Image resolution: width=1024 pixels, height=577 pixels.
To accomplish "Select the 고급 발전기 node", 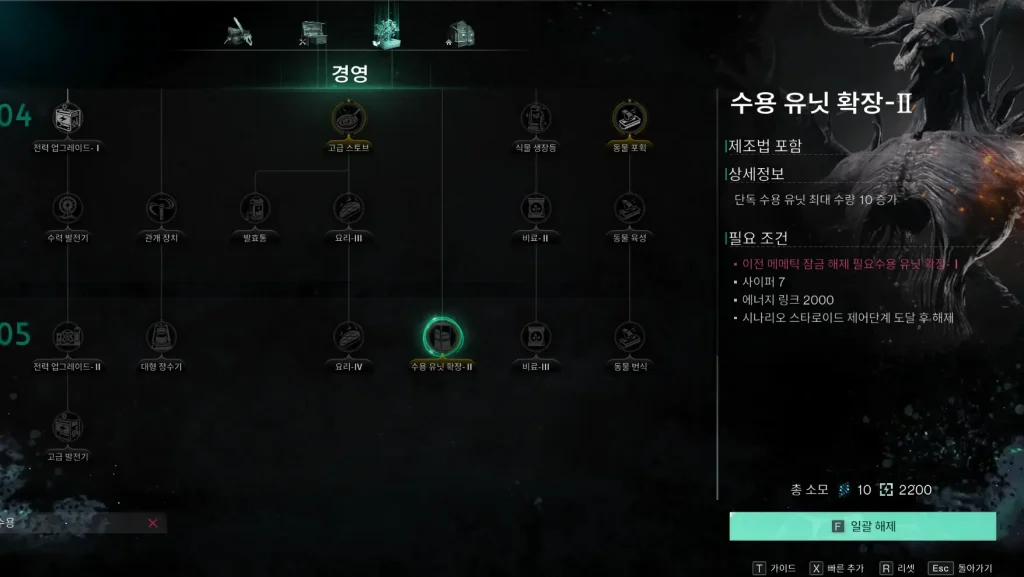I will pos(67,427).
